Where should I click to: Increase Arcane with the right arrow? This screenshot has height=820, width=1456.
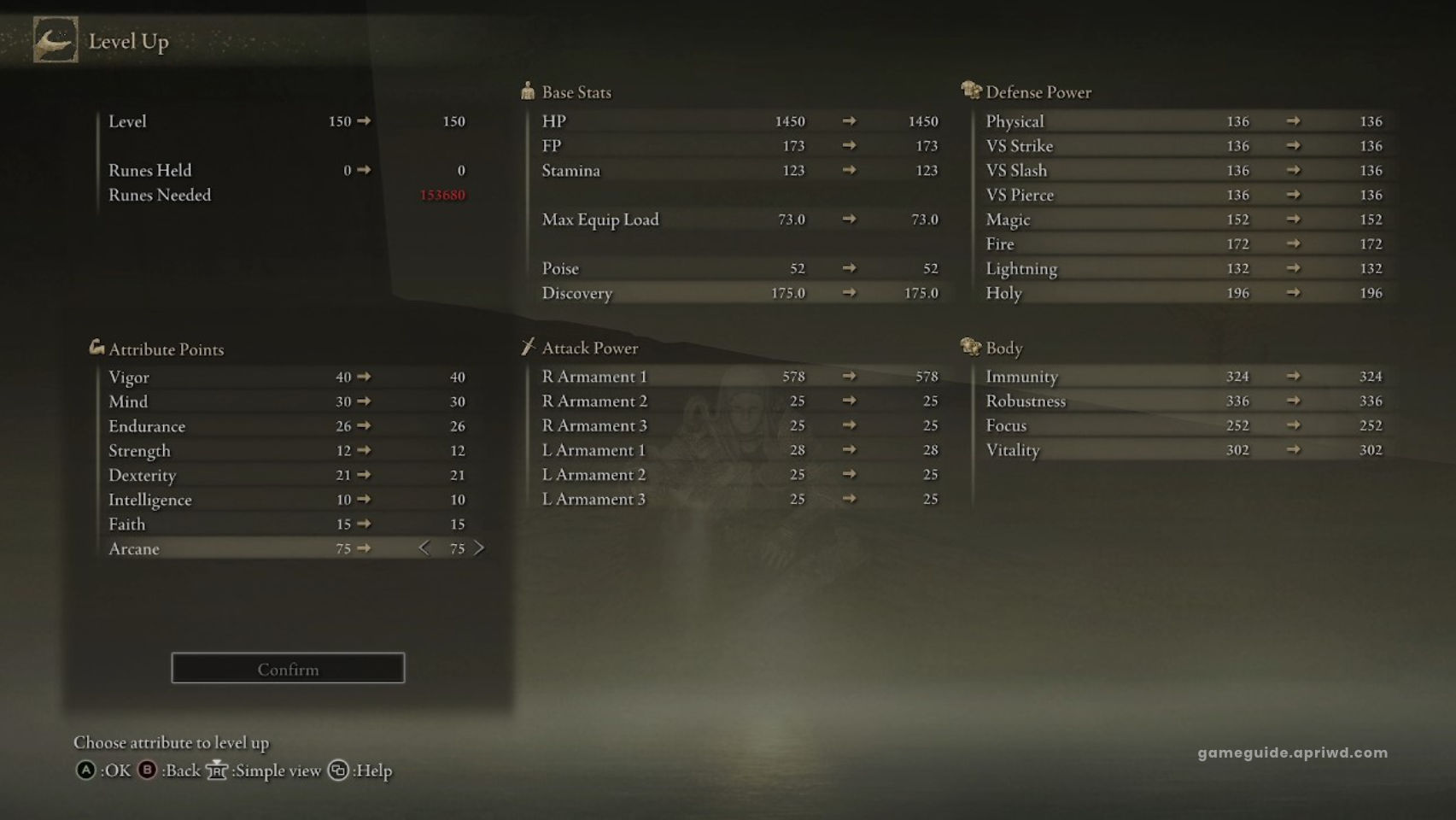[x=479, y=548]
